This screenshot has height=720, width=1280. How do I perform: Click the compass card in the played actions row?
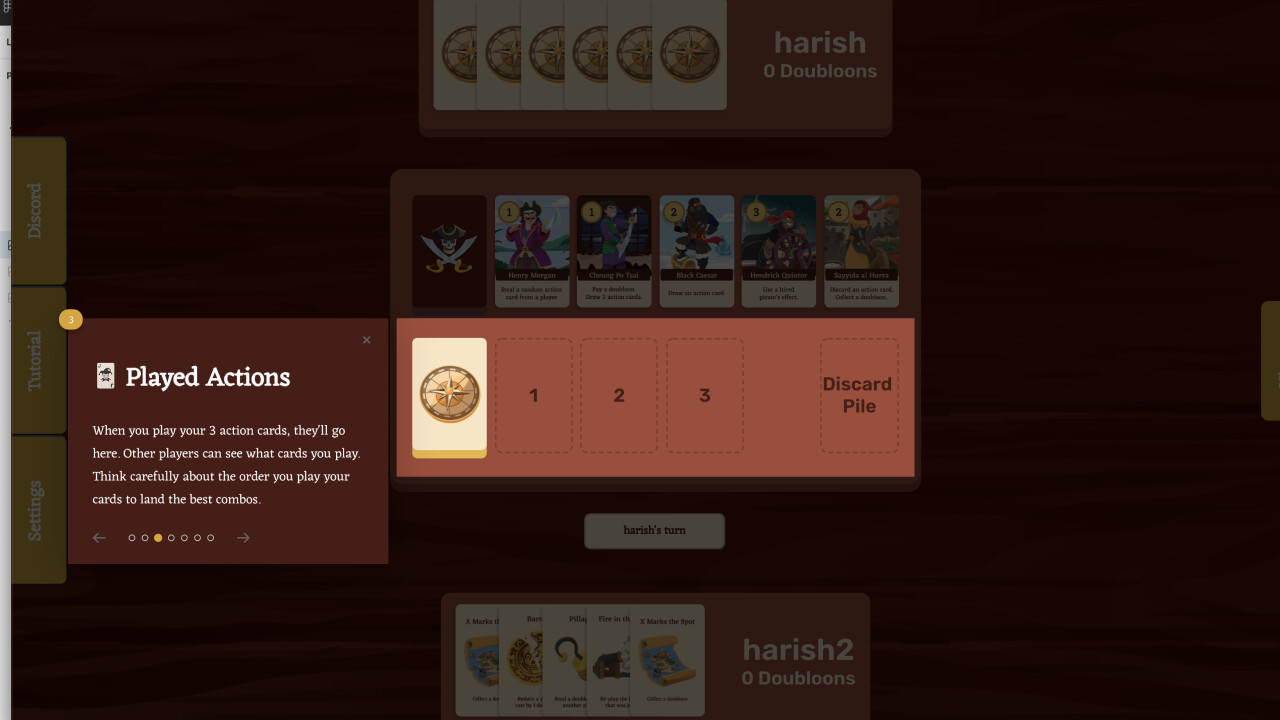(x=449, y=397)
